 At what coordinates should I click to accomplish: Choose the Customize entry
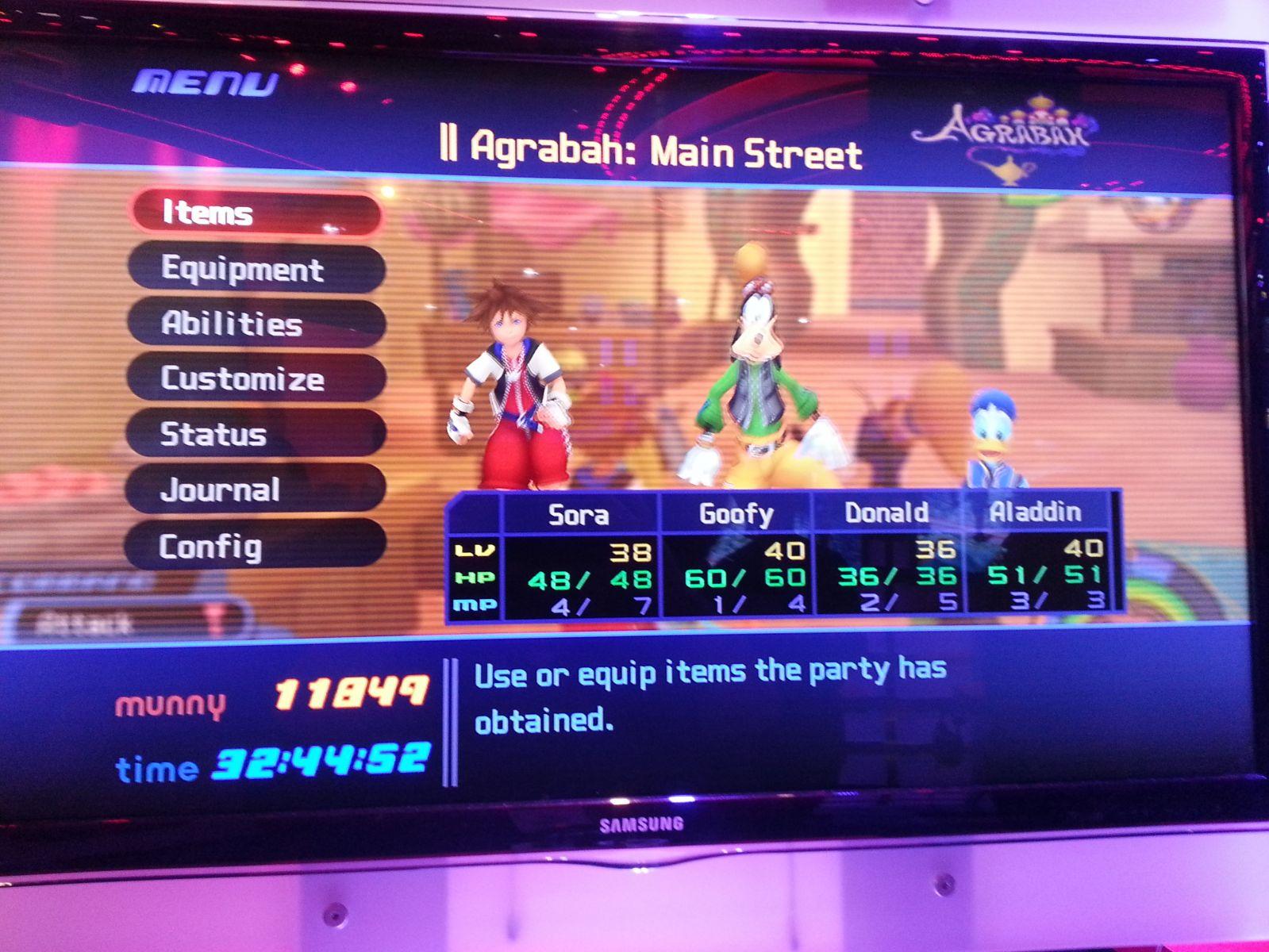coord(256,378)
